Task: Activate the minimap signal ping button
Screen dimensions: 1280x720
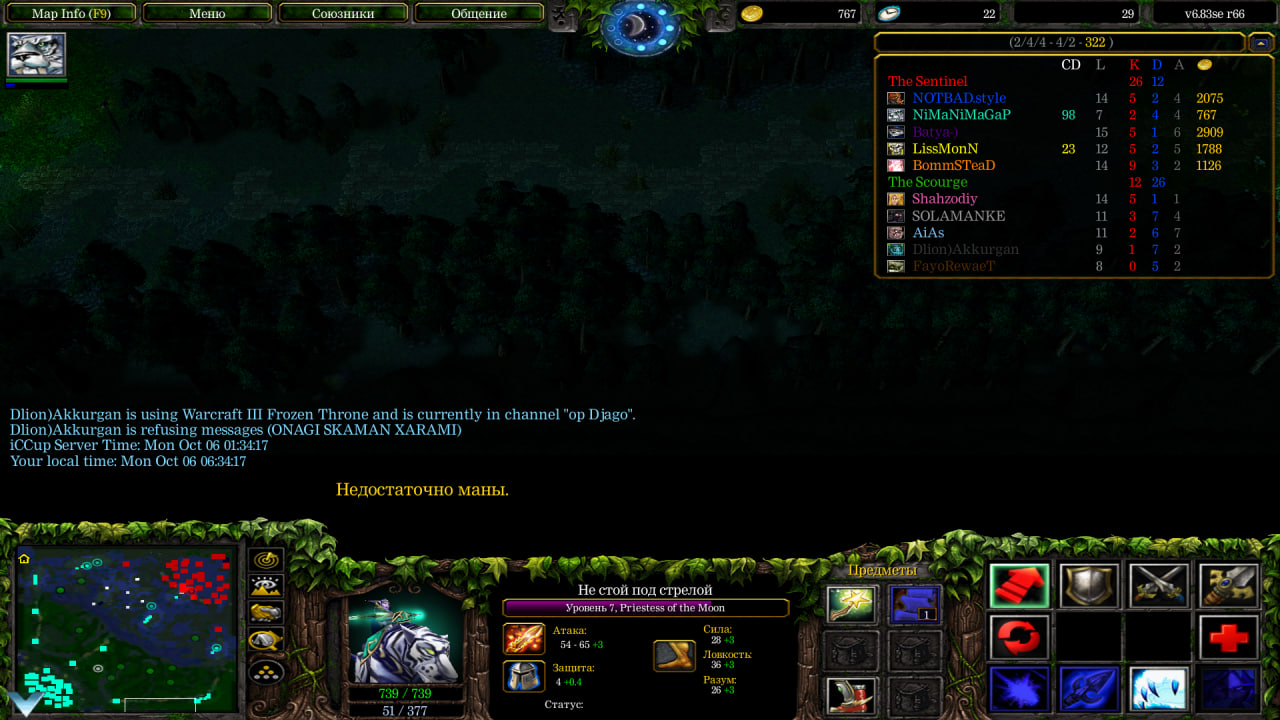Action: click(x=266, y=561)
